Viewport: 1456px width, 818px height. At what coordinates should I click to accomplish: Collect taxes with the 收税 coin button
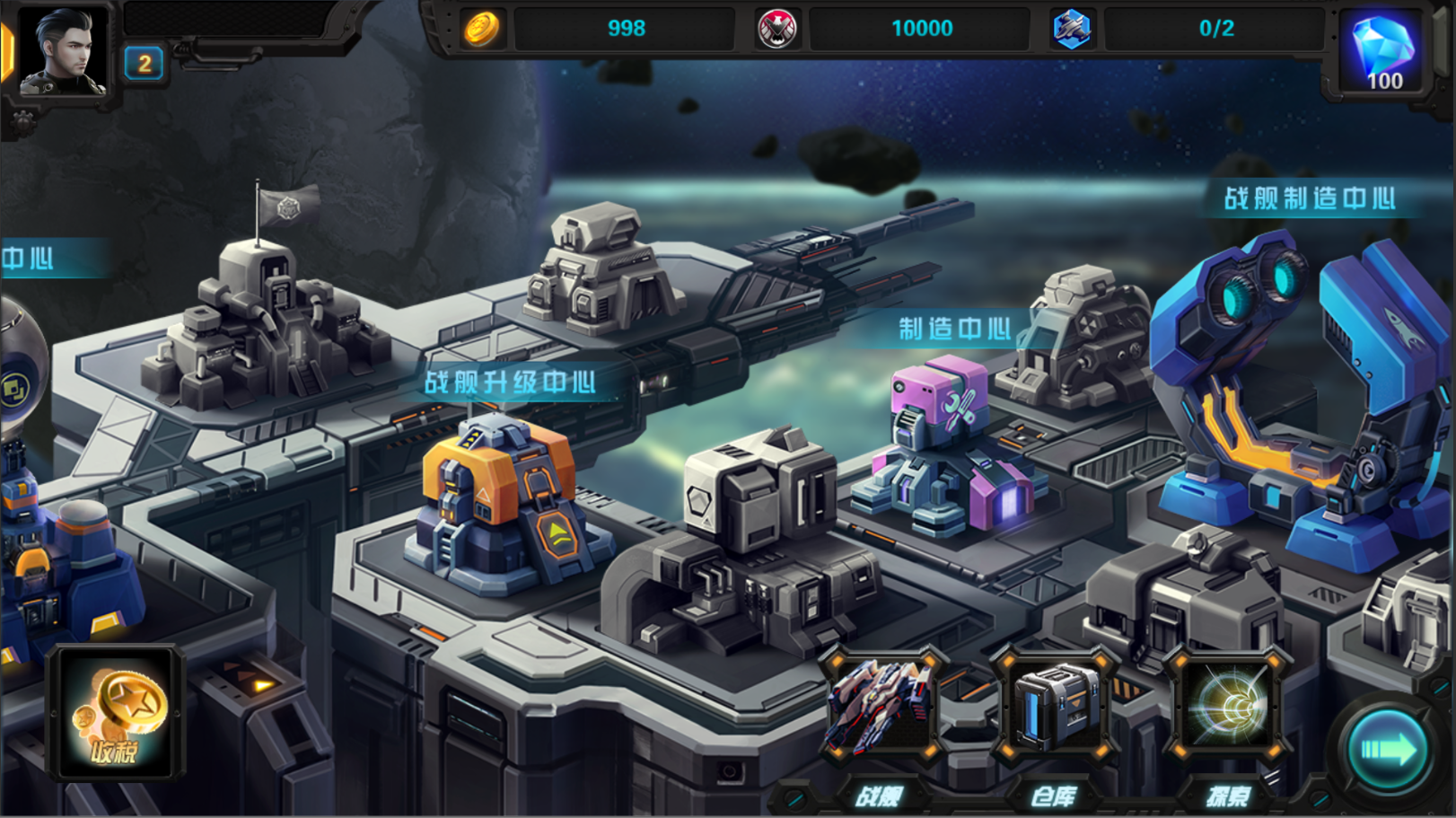pos(117,714)
